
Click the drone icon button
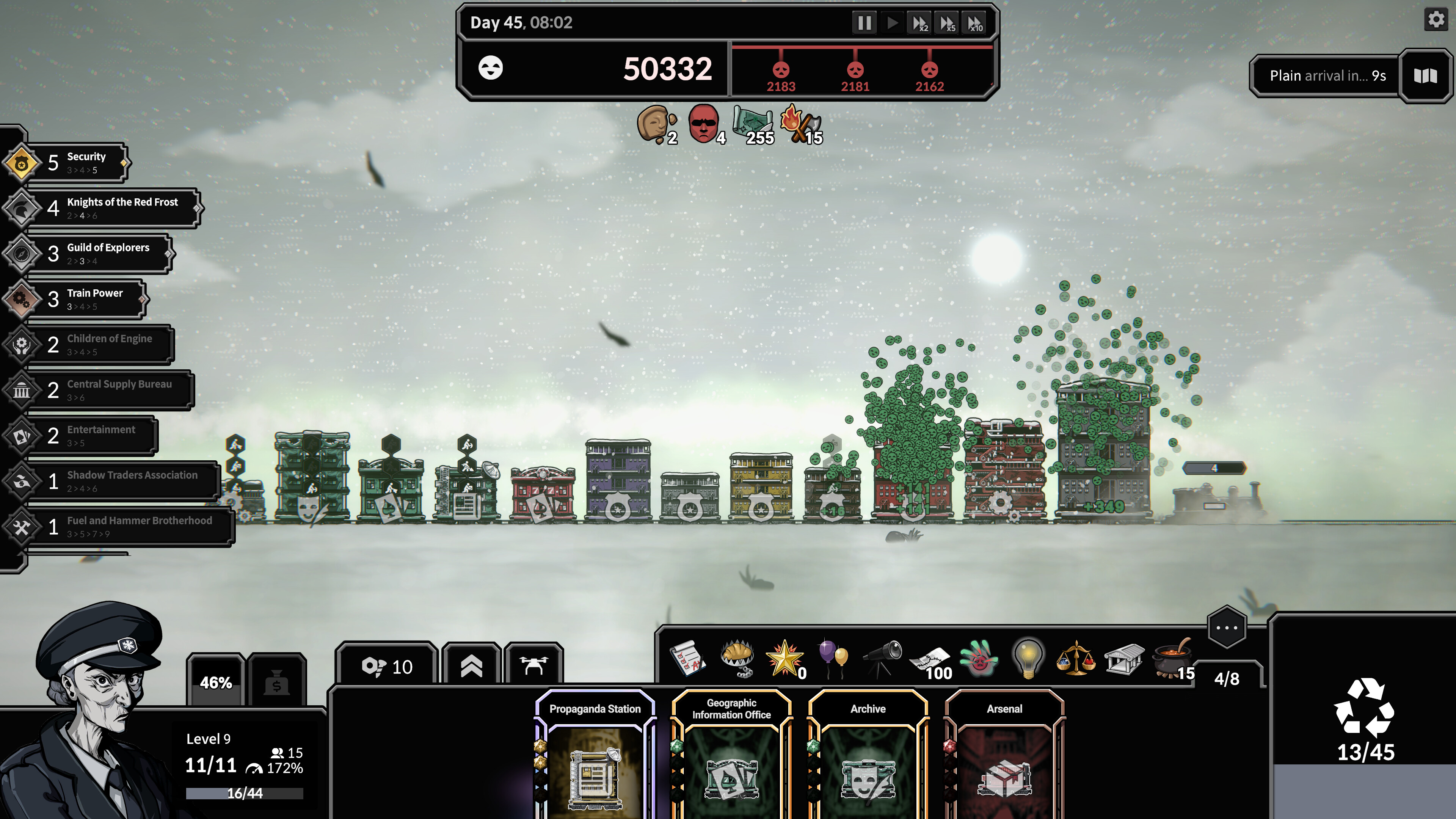point(533,667)
